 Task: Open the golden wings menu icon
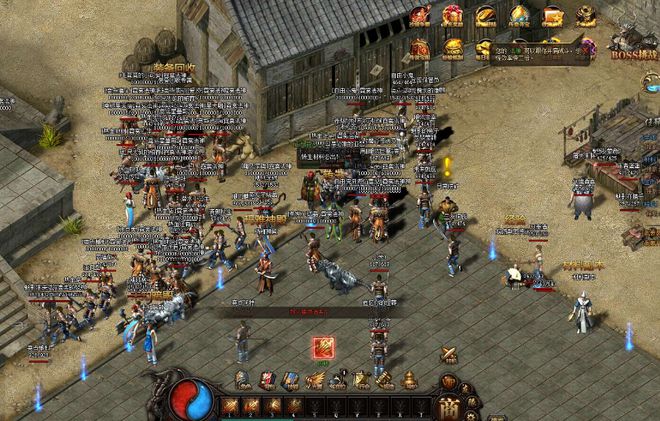point(315,380)
